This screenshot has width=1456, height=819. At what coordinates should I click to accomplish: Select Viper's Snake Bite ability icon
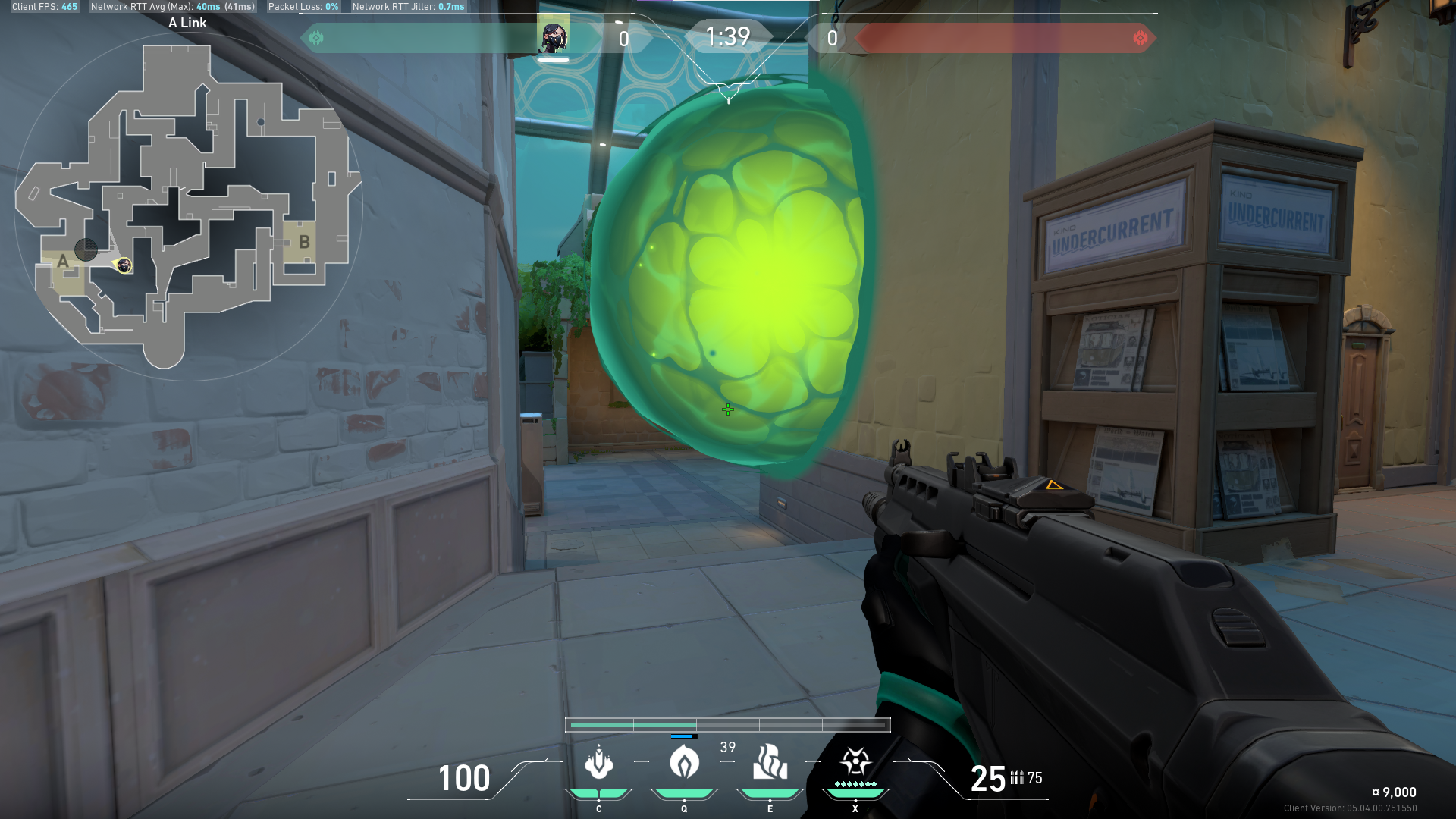(599, 764)
